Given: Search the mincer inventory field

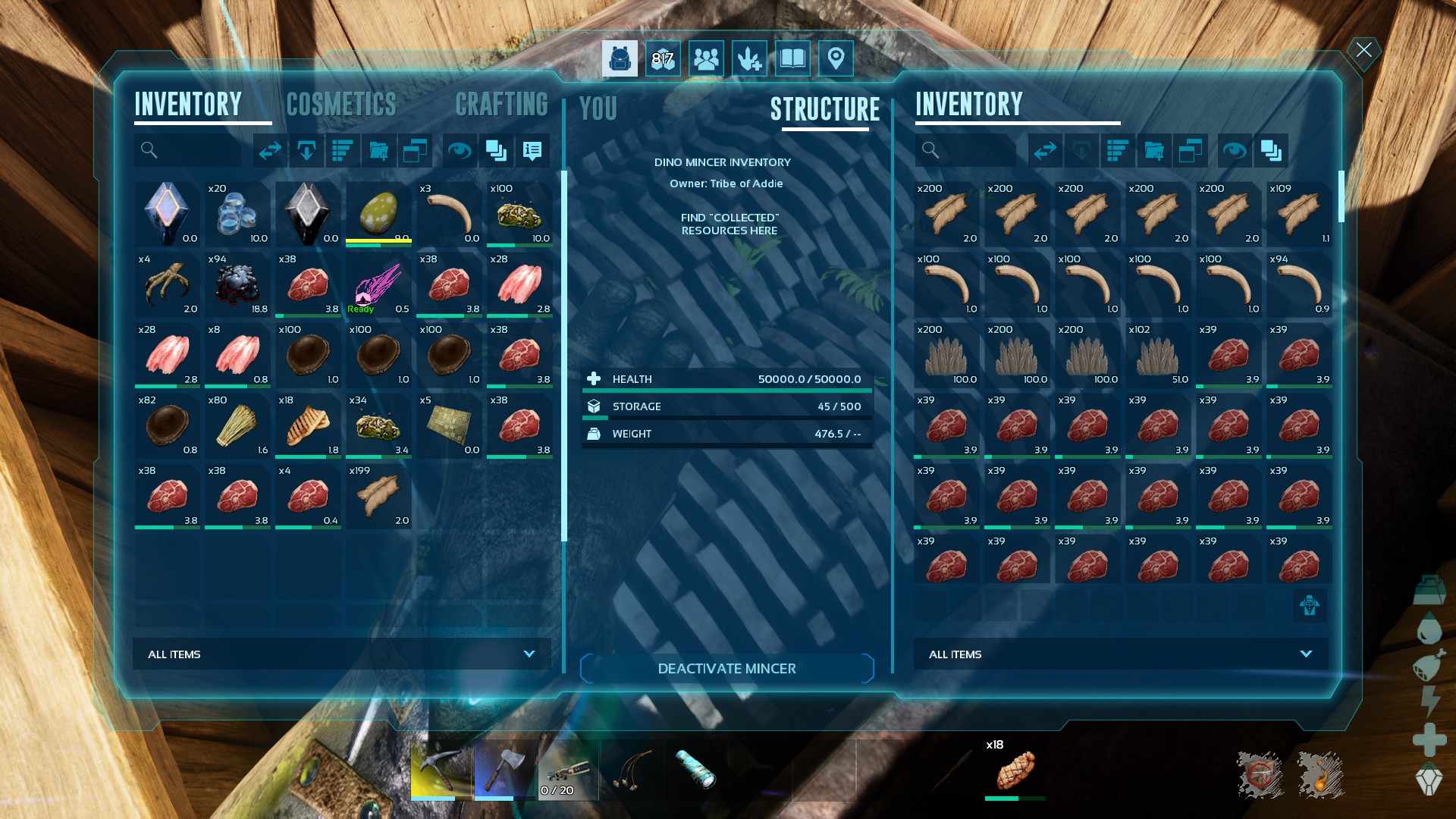Looking at the screenshot, I should coord(965,151).
